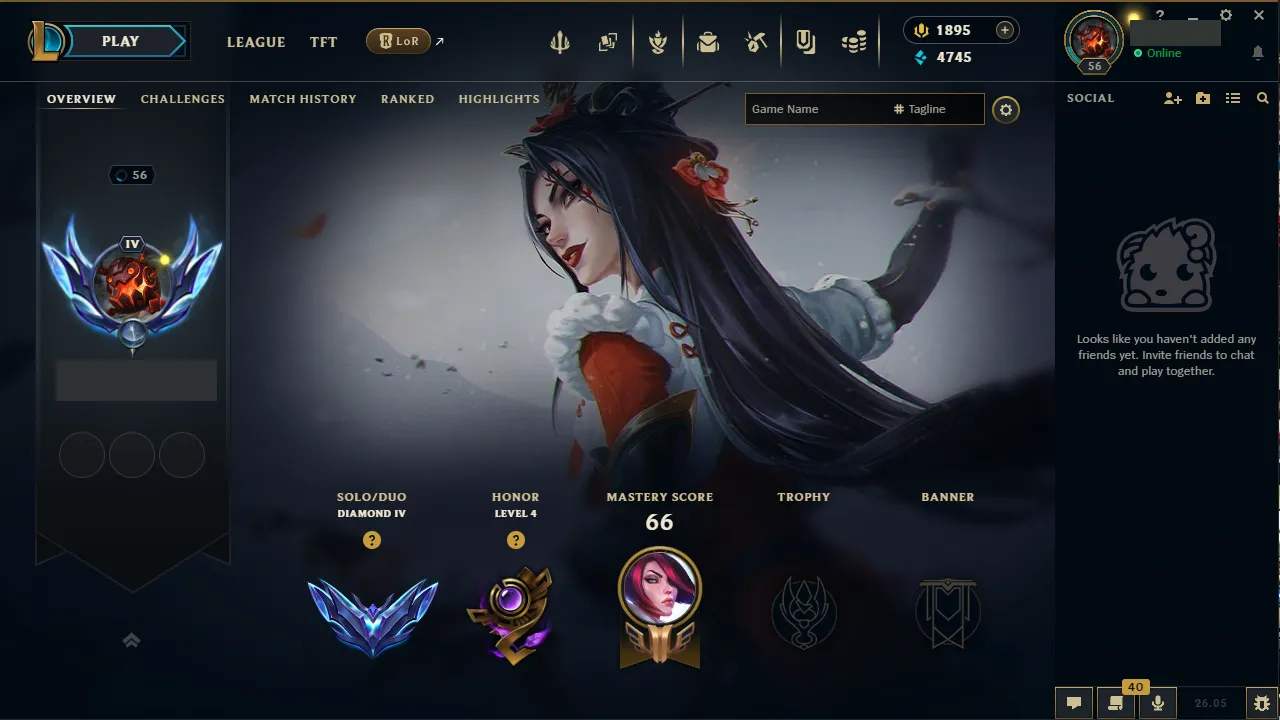Open crafting via quill-and-hammer icon
The height and width of the screenshot is (720, 1280).
pyautogui.click(x=755, y=42)
